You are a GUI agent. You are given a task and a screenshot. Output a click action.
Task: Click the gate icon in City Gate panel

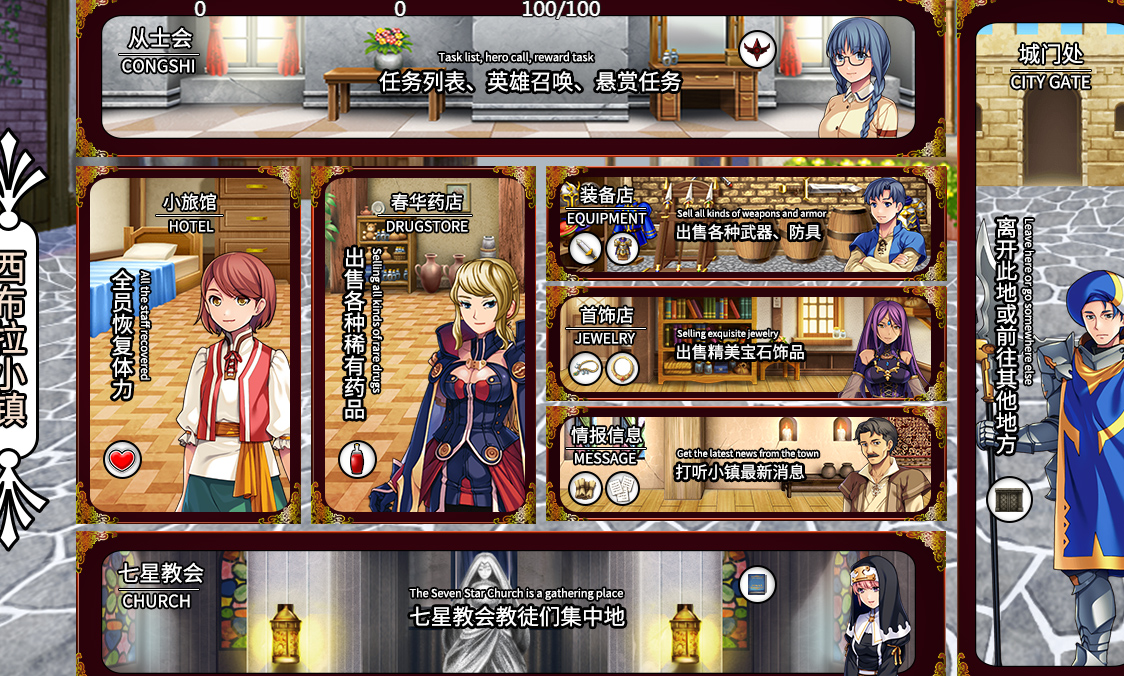(x=1009, y=499)
